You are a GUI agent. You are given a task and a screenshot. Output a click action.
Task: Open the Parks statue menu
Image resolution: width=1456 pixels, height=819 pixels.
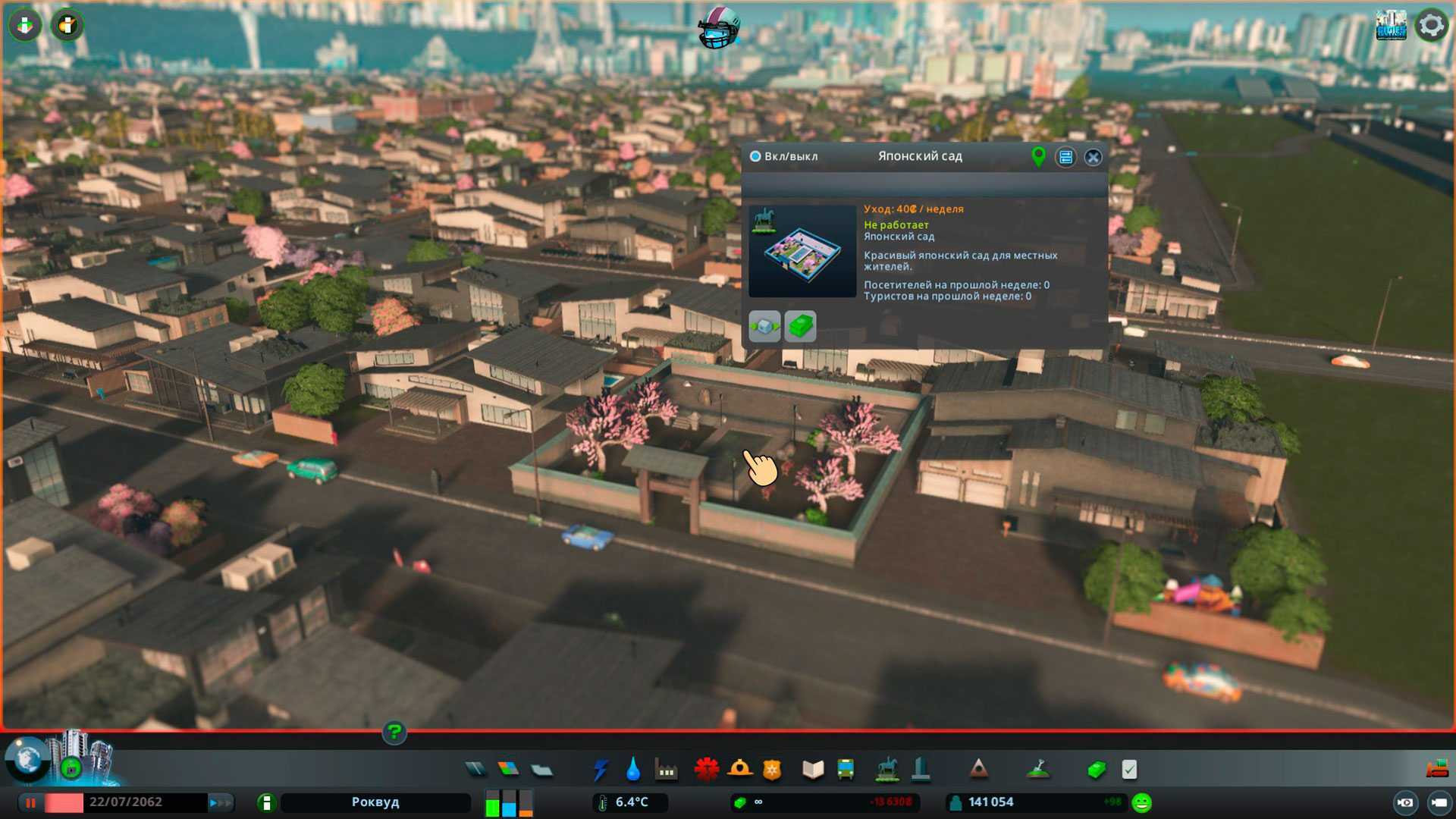point(886,770)
